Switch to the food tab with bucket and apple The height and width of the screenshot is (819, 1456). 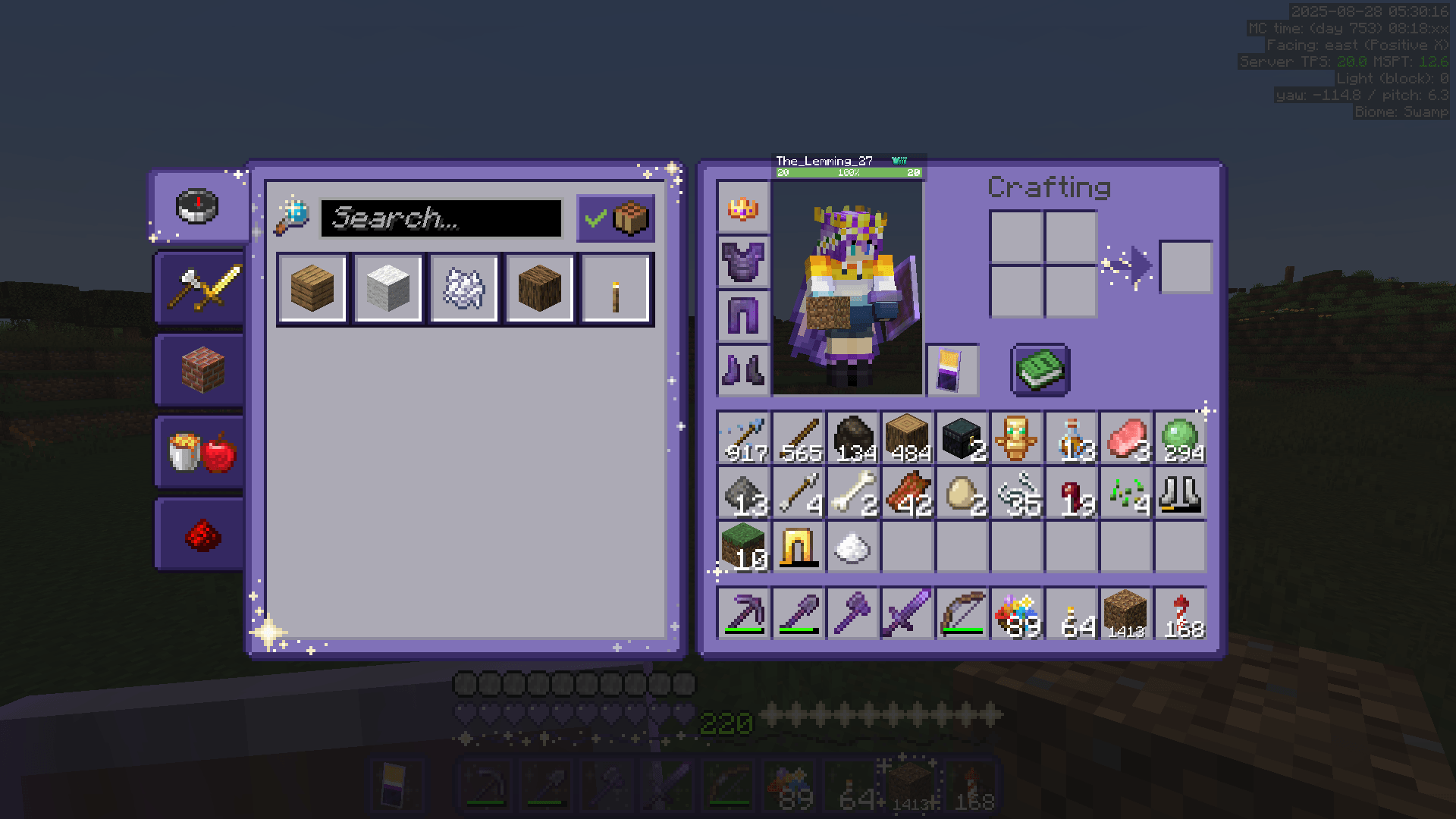coord(197,453)
